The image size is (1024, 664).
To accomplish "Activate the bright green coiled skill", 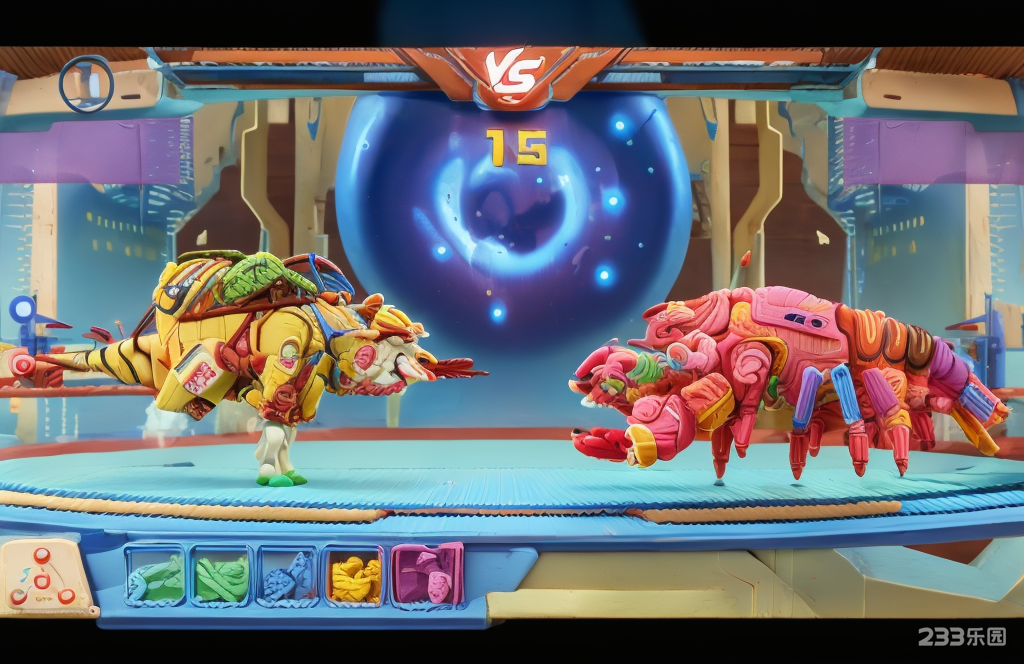I will [x=221, y=577].
